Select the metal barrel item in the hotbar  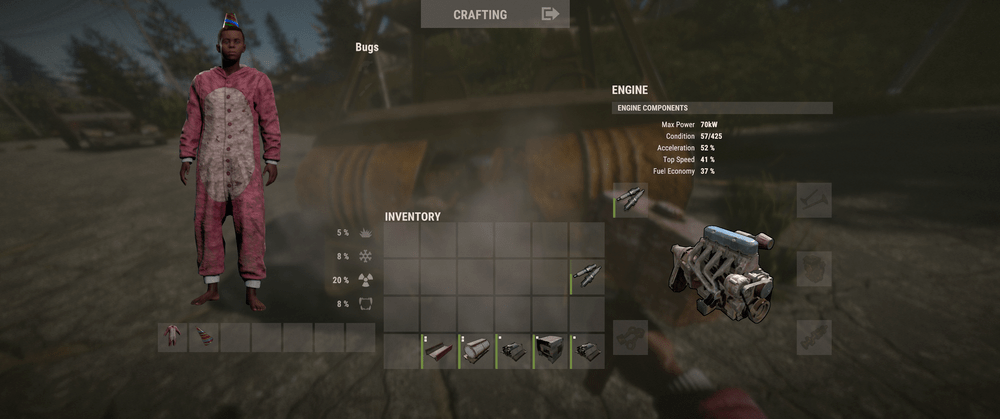[477, 351]
